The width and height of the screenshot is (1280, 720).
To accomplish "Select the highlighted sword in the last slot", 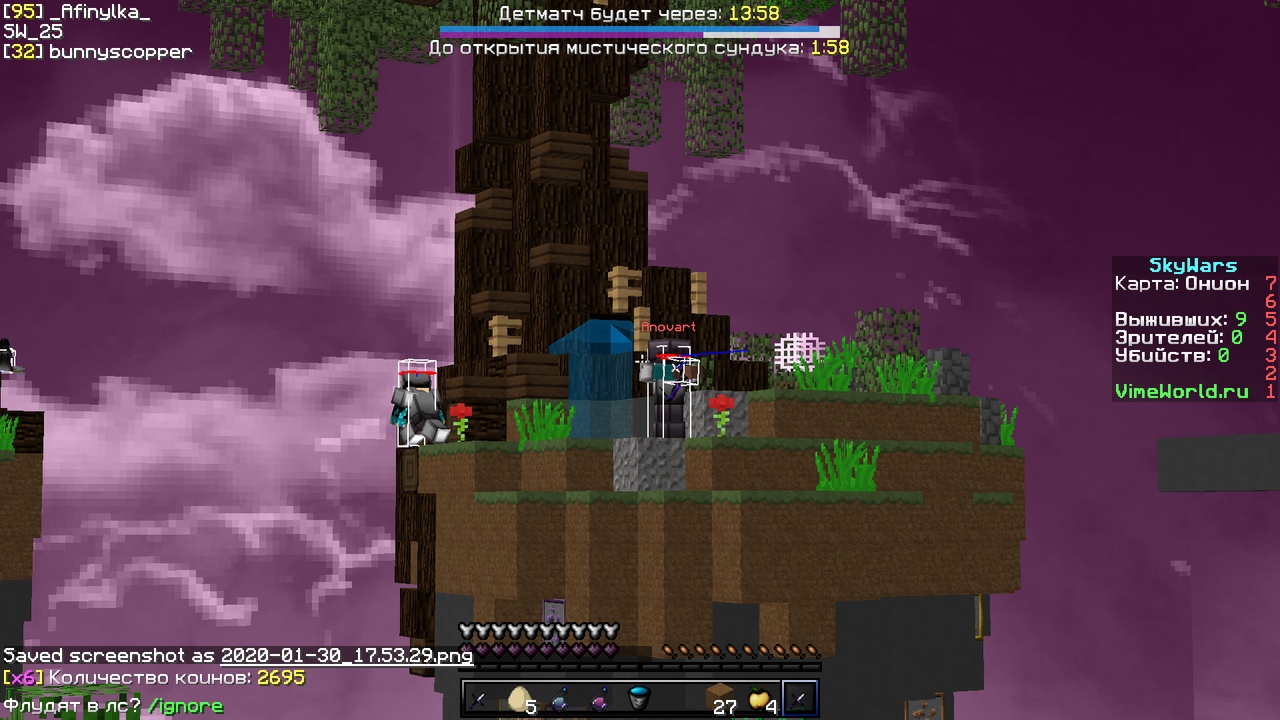I will 800,698.
